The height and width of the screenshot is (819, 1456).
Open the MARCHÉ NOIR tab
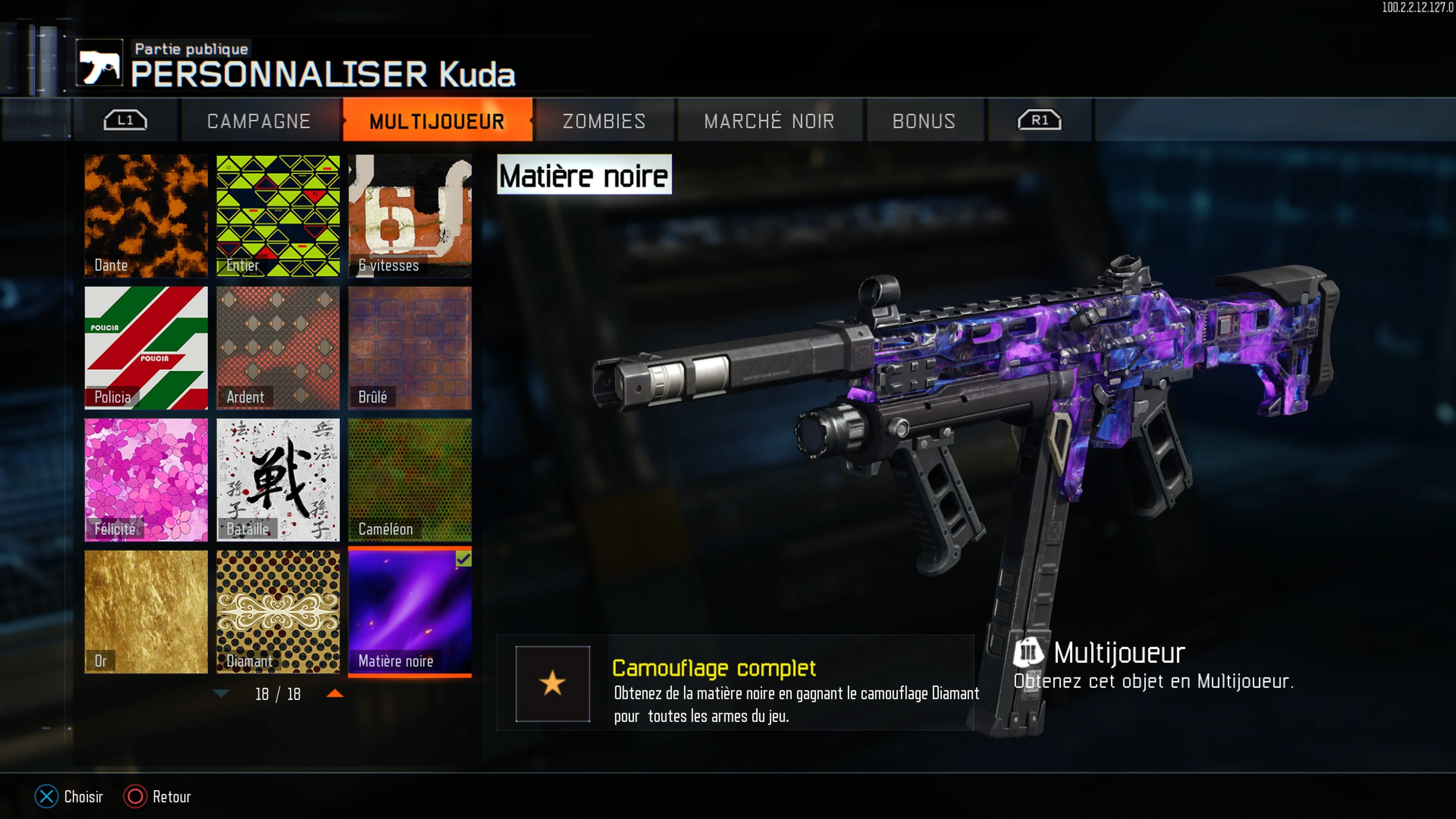point(769,121)
